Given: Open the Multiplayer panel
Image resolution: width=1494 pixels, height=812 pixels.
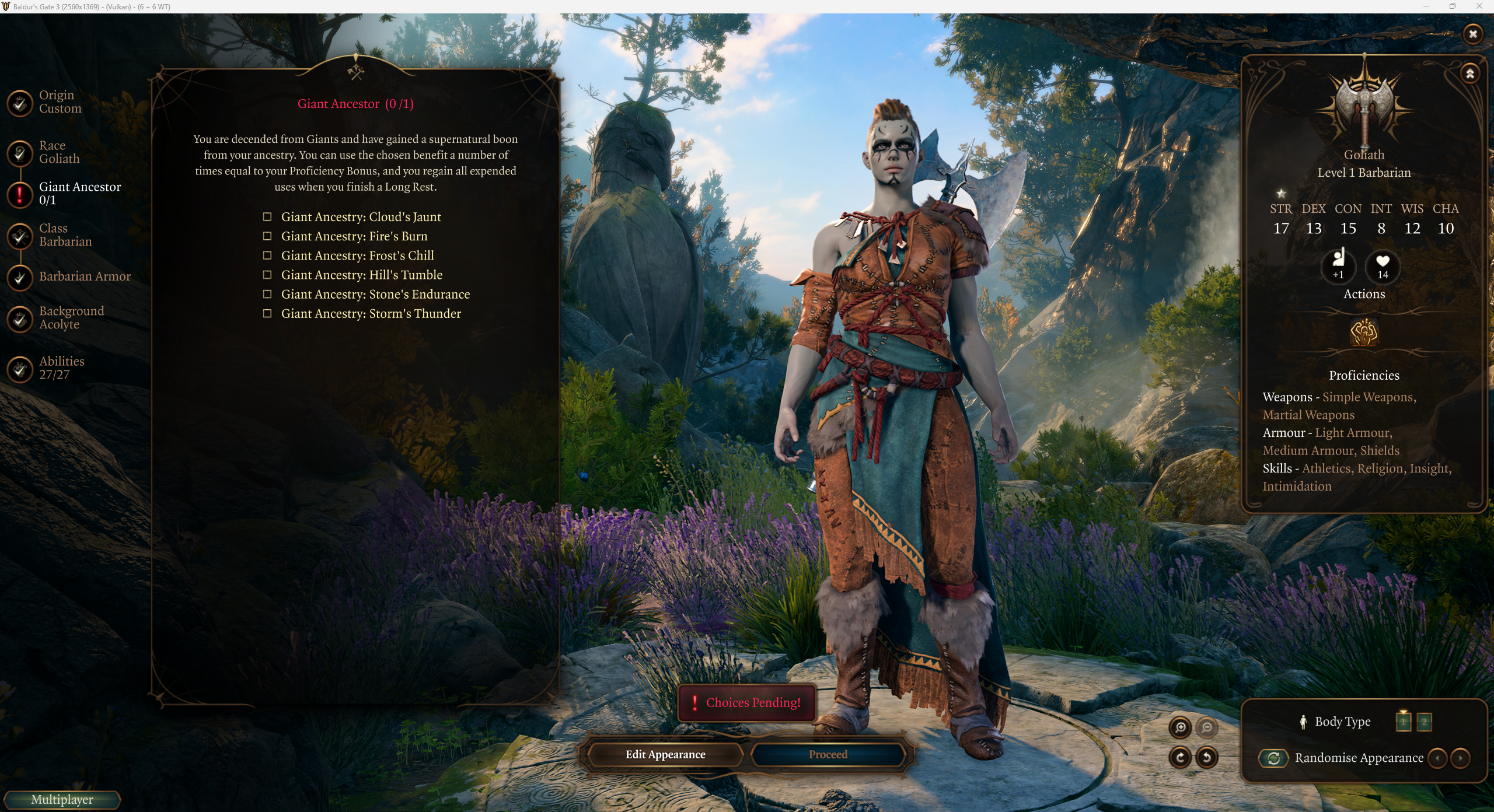Looking at the screenshot, I should 62,799.
